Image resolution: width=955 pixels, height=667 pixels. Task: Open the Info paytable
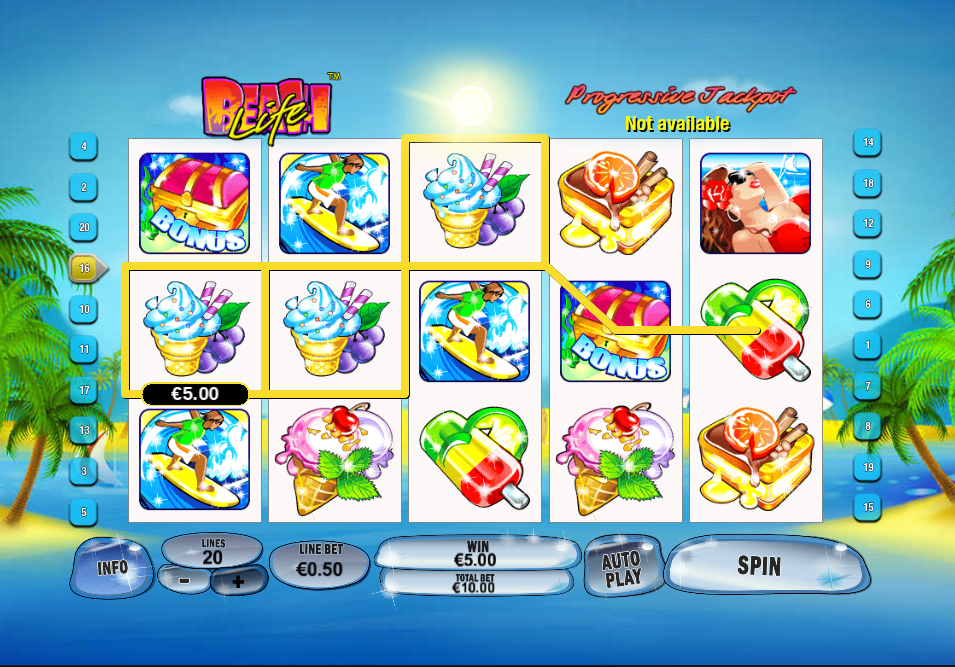point(112,567)
